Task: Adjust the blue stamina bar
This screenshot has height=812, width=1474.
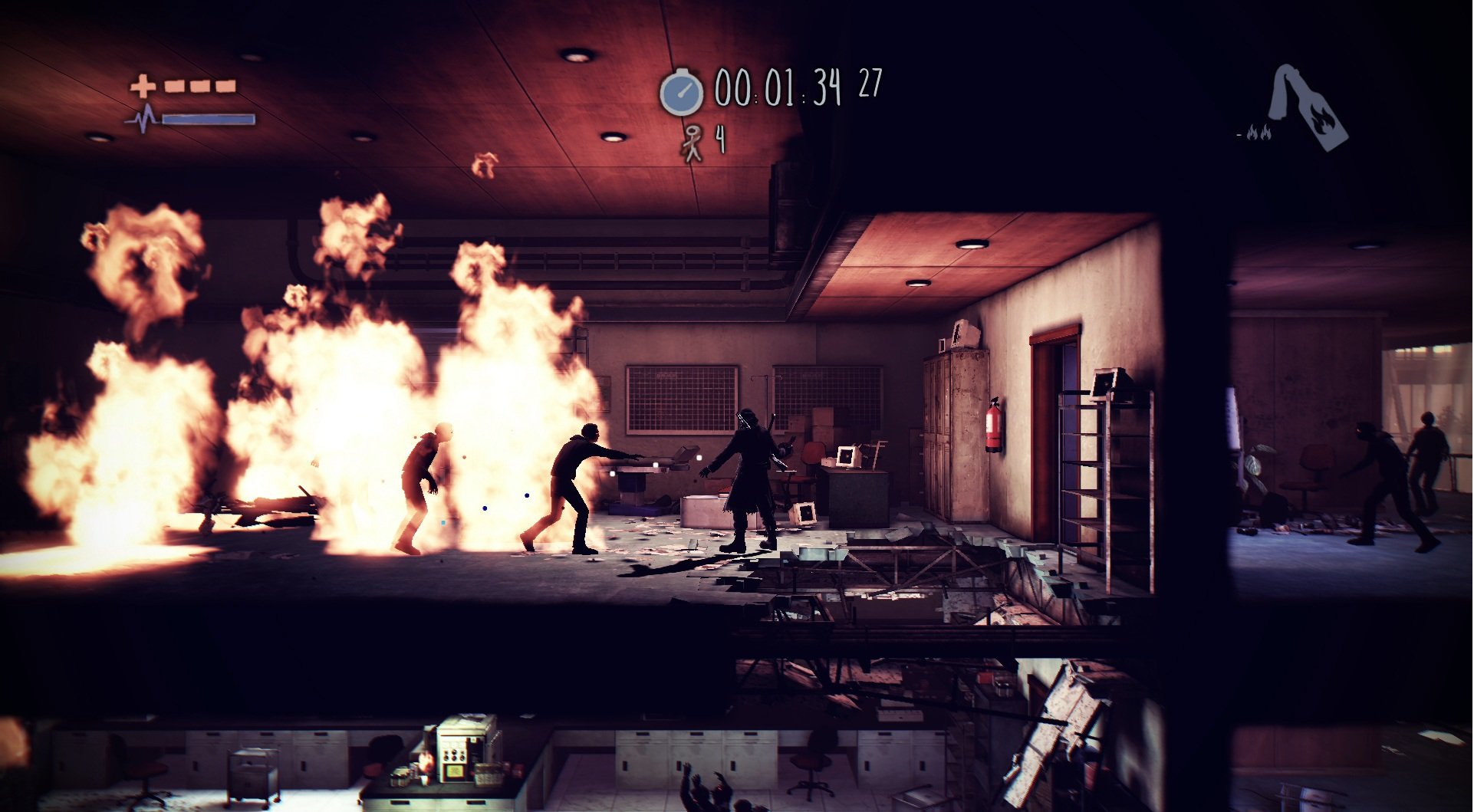Action: 209,120
